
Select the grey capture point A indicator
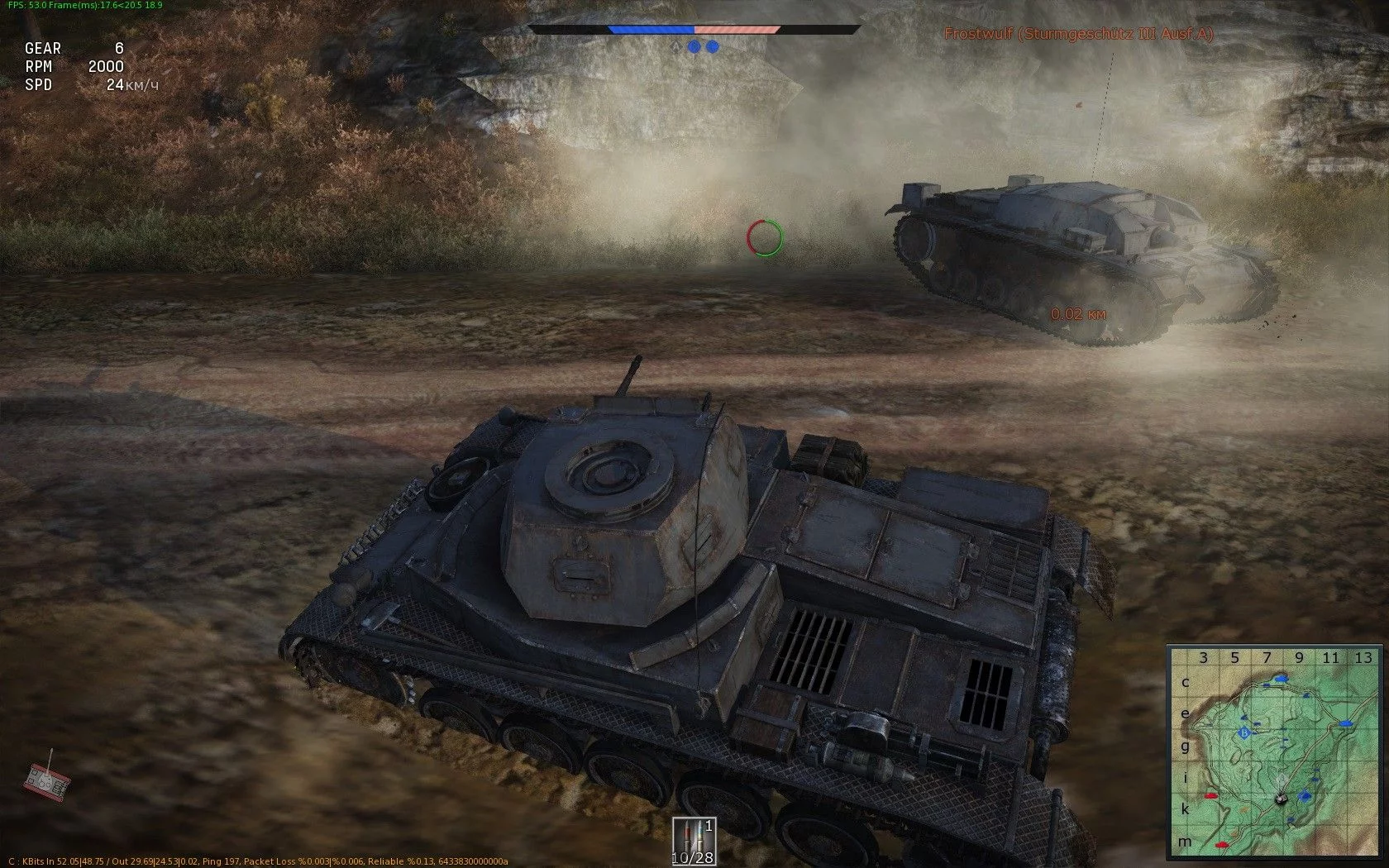(677, 47)
